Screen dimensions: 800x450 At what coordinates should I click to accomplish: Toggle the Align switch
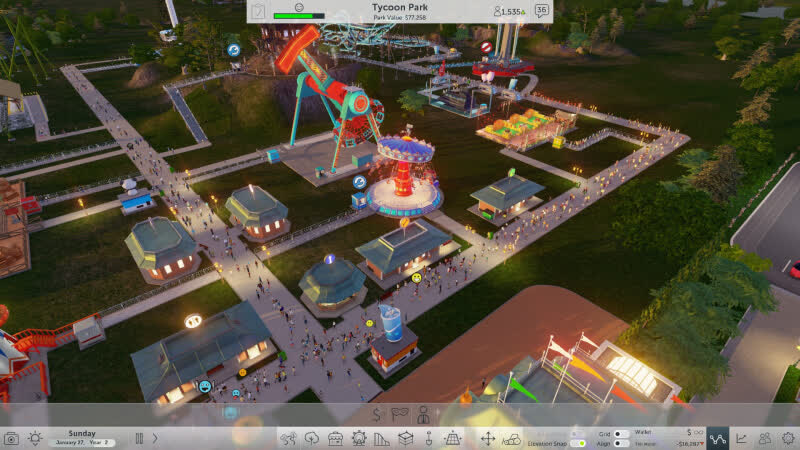[x=621, y=443]
